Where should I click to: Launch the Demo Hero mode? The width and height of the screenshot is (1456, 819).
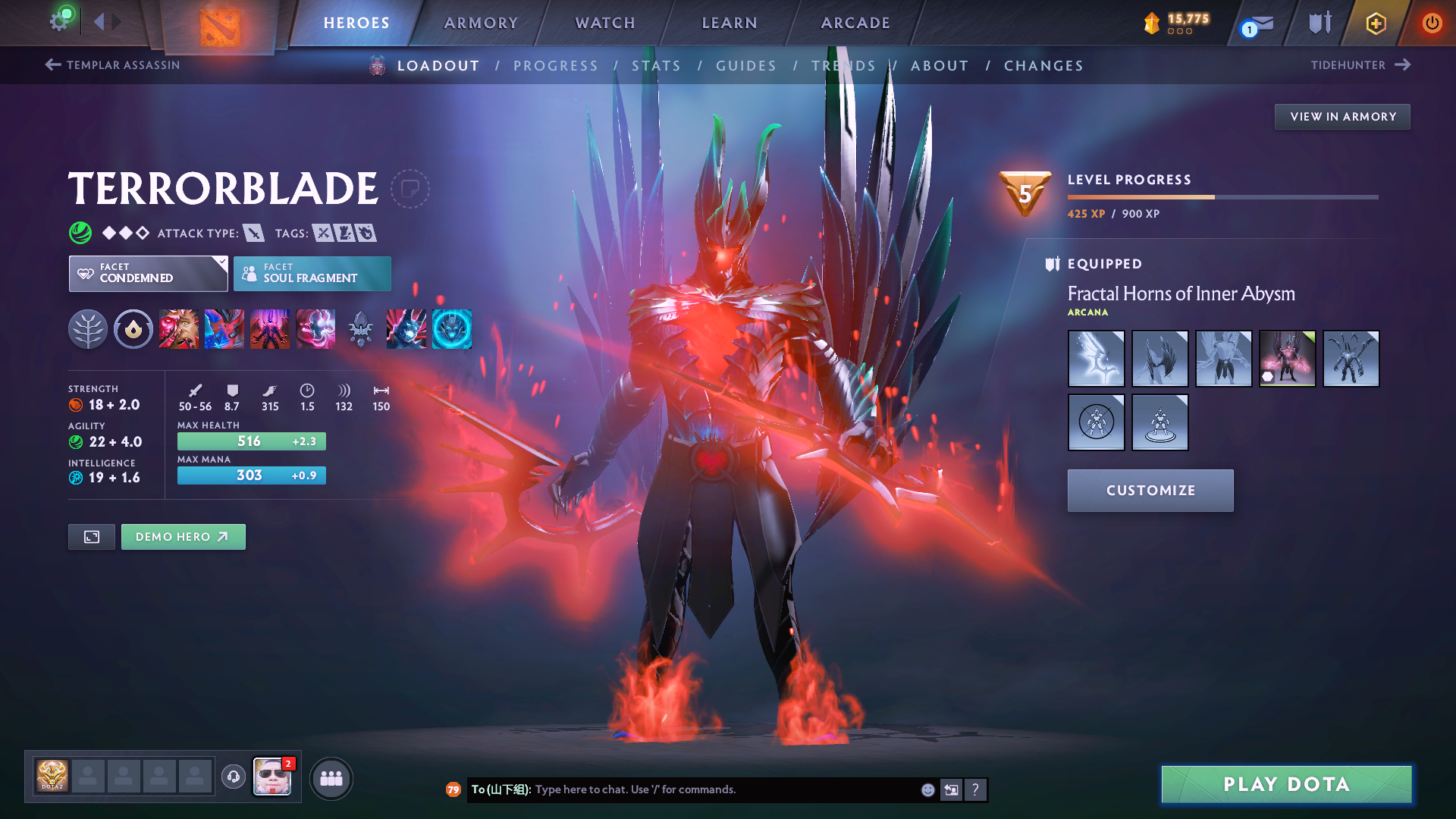point(183,537)
